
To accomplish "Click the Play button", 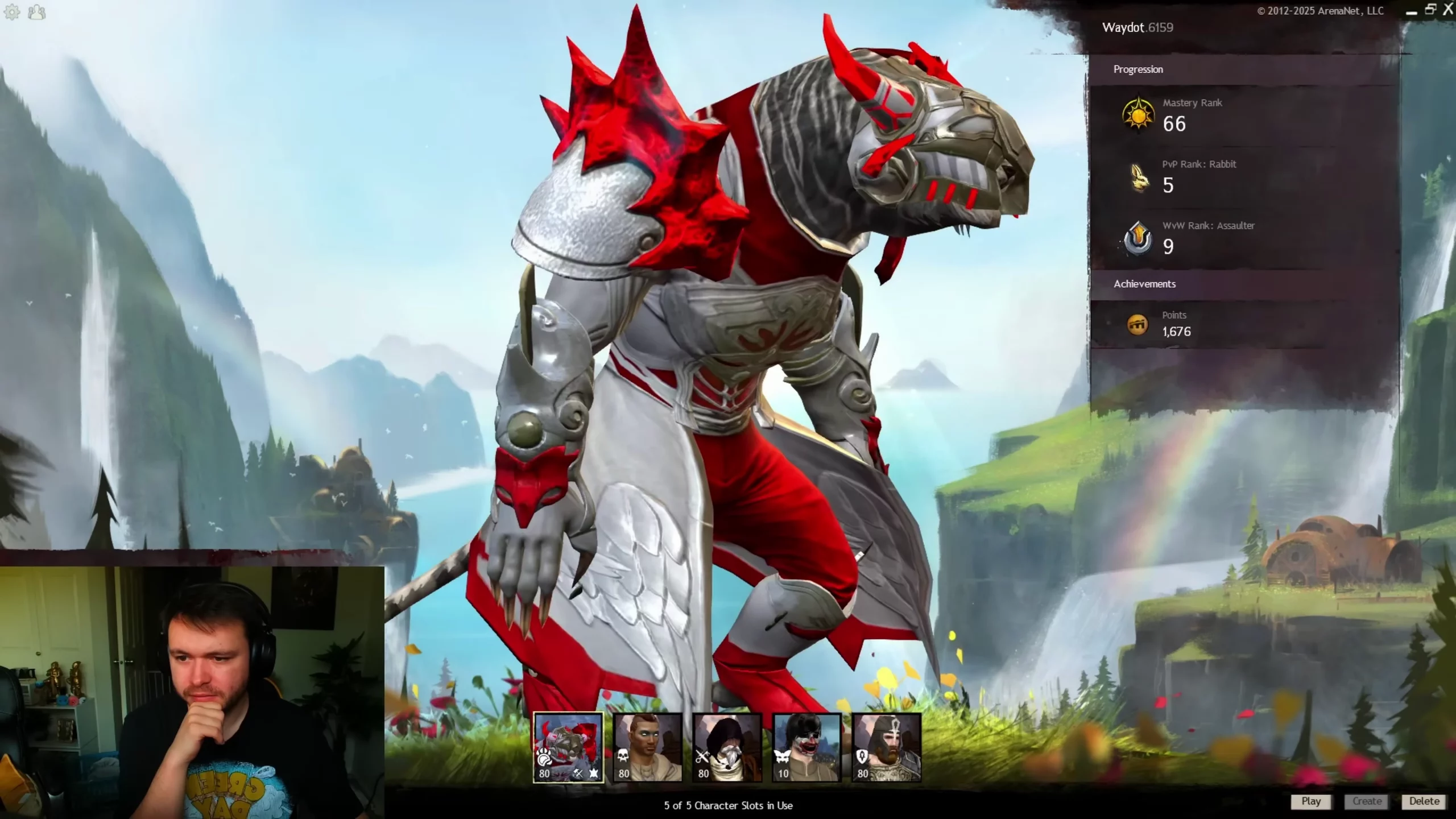I will click(1311, 801).
